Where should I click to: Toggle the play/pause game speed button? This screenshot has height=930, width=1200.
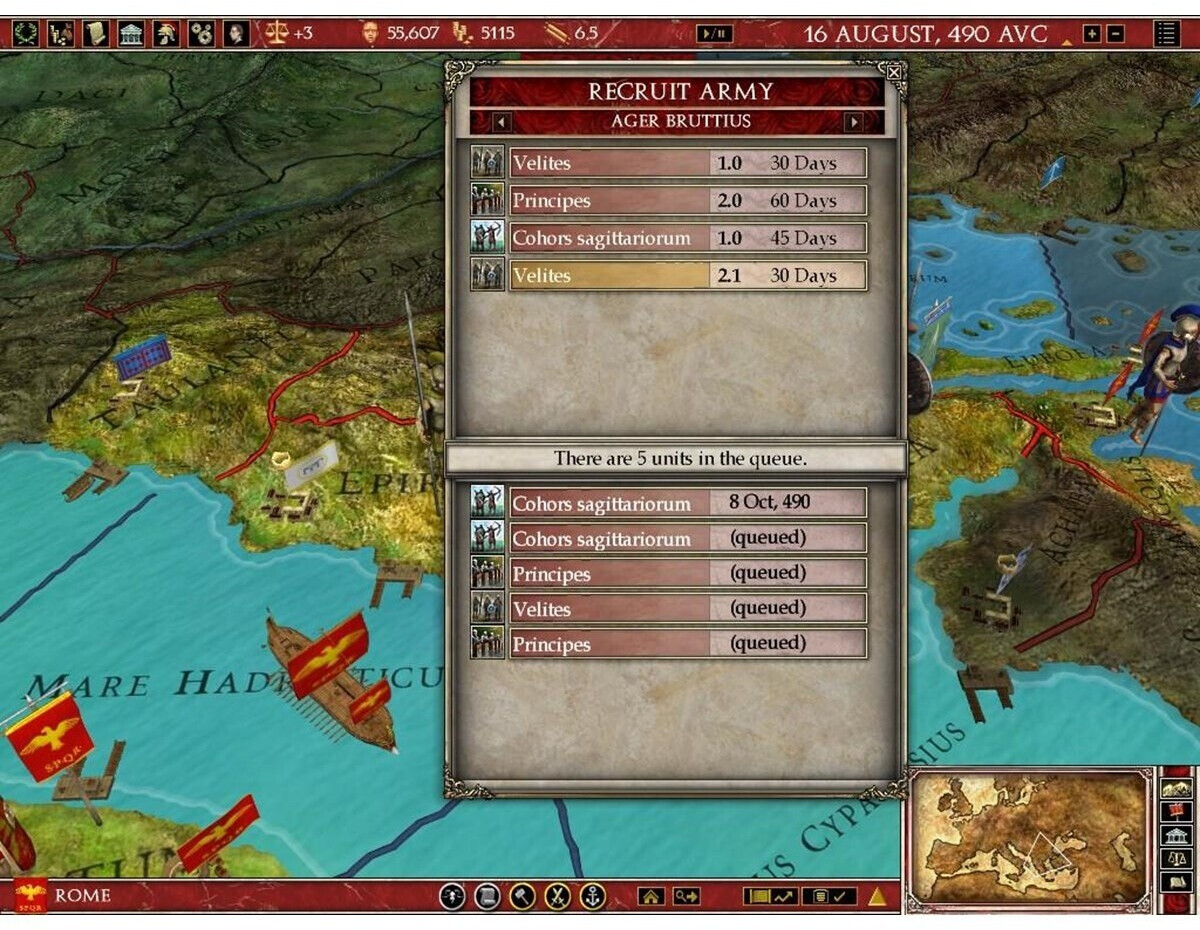pos(714,34)
